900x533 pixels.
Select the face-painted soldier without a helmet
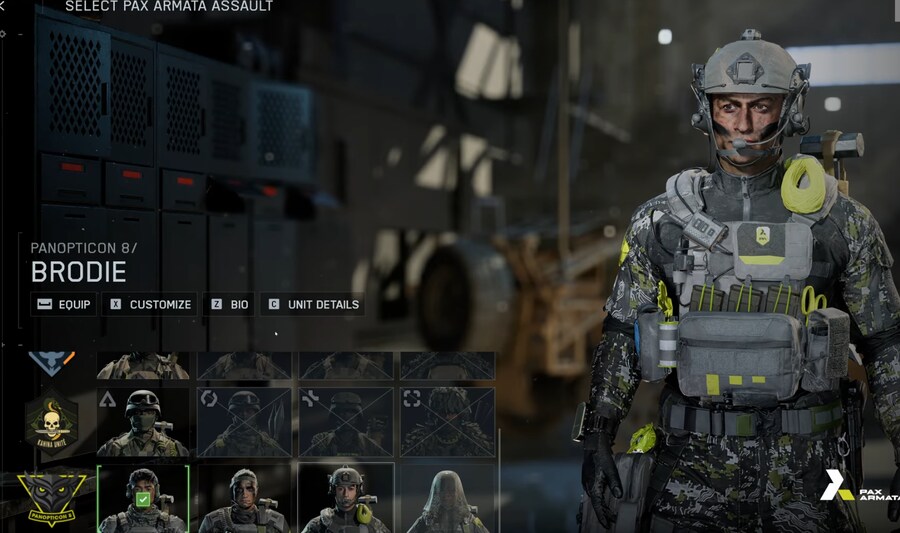pos(244,497)
